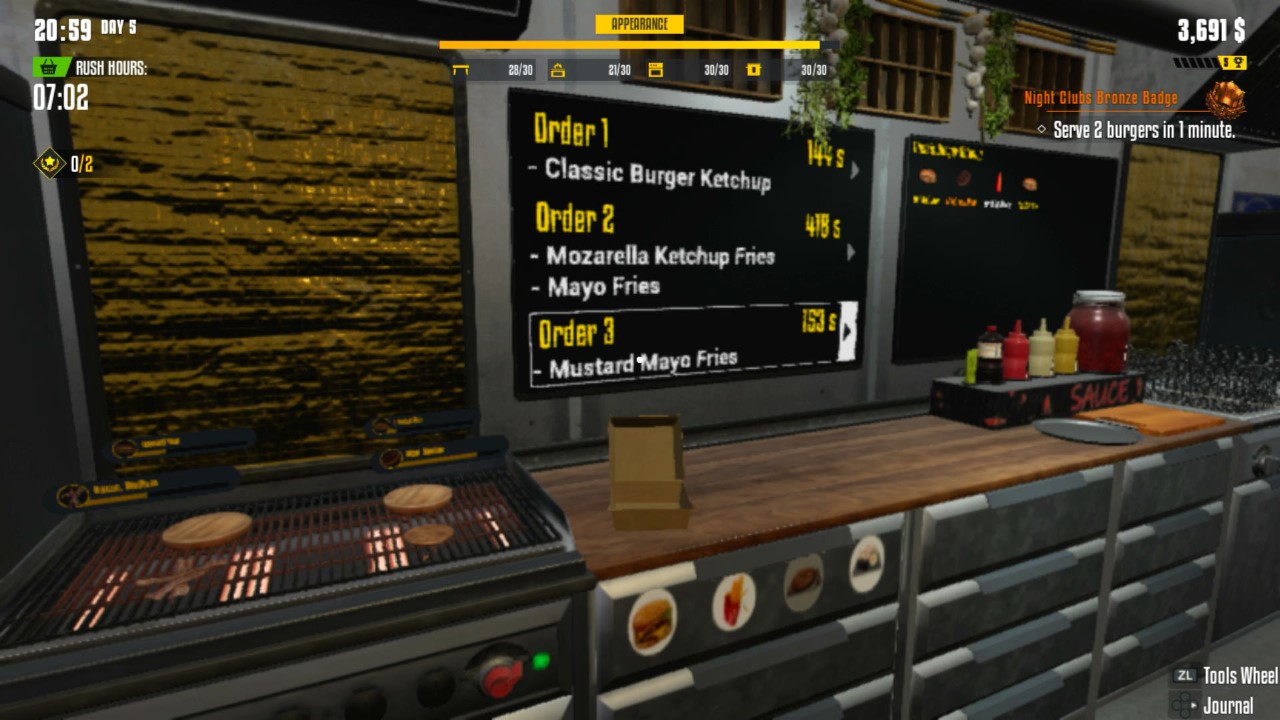Expand Order 3 using its side arrow
This screenshot has height=720, width=1280.
pos(849,330)
